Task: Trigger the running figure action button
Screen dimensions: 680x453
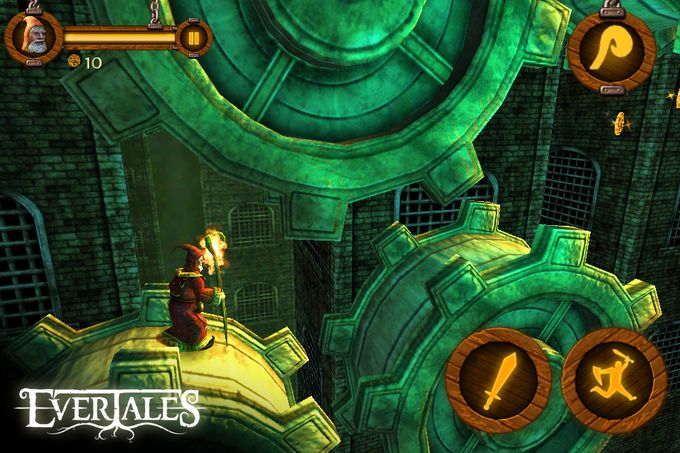Action: pos(613,380)
